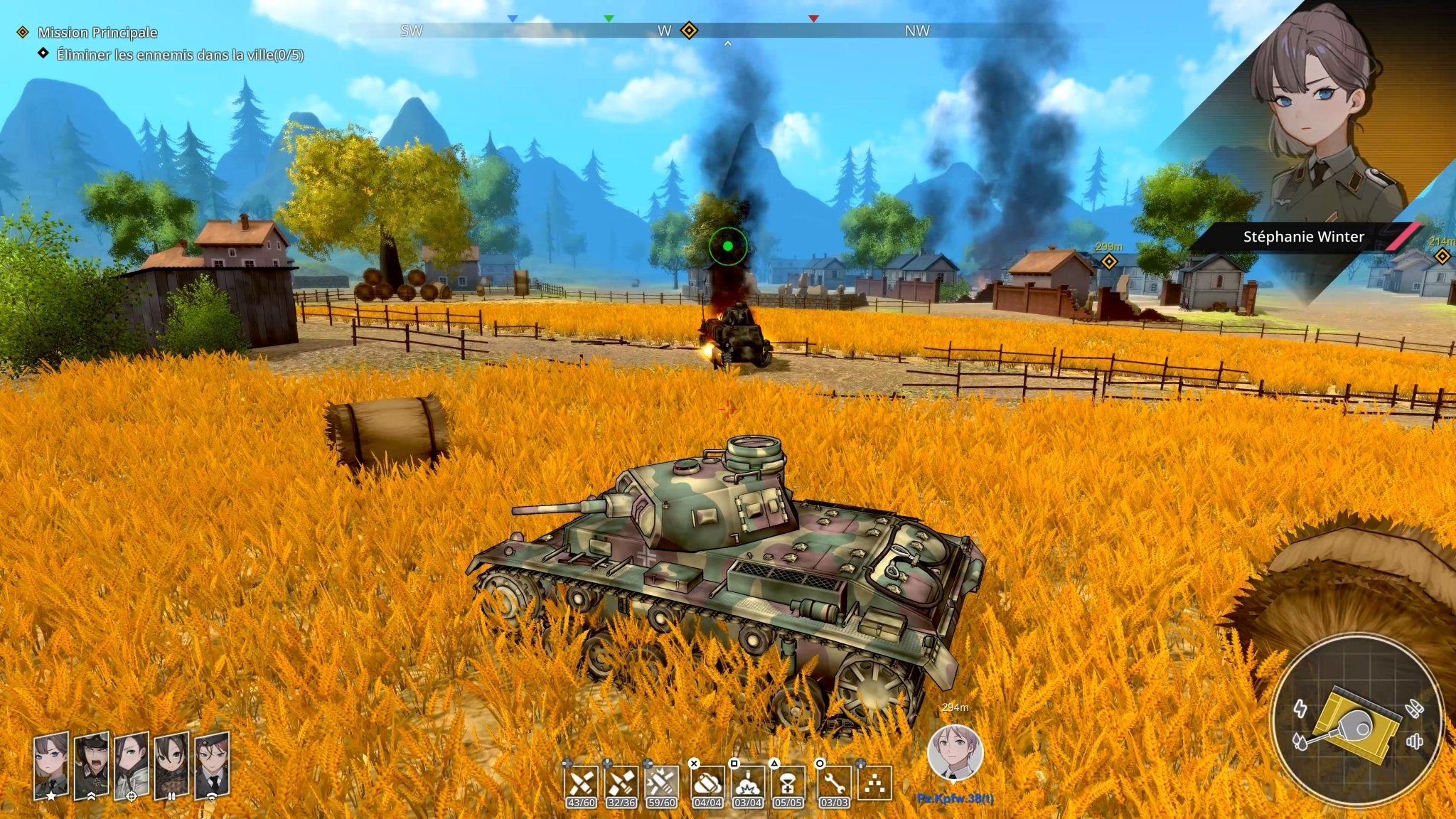
Task: Toggle the shell indicator on the minimap
Action: (x=1415, y=708)
